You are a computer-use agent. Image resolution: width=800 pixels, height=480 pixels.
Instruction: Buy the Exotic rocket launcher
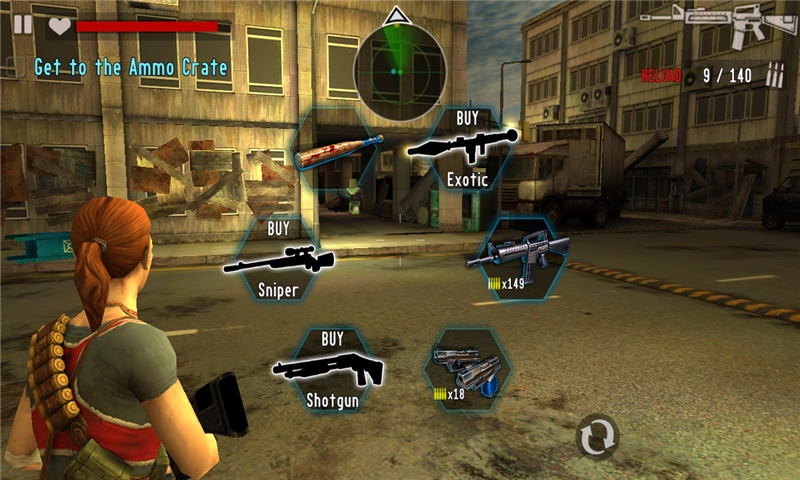pyautogui.click(x=465, y=150)
